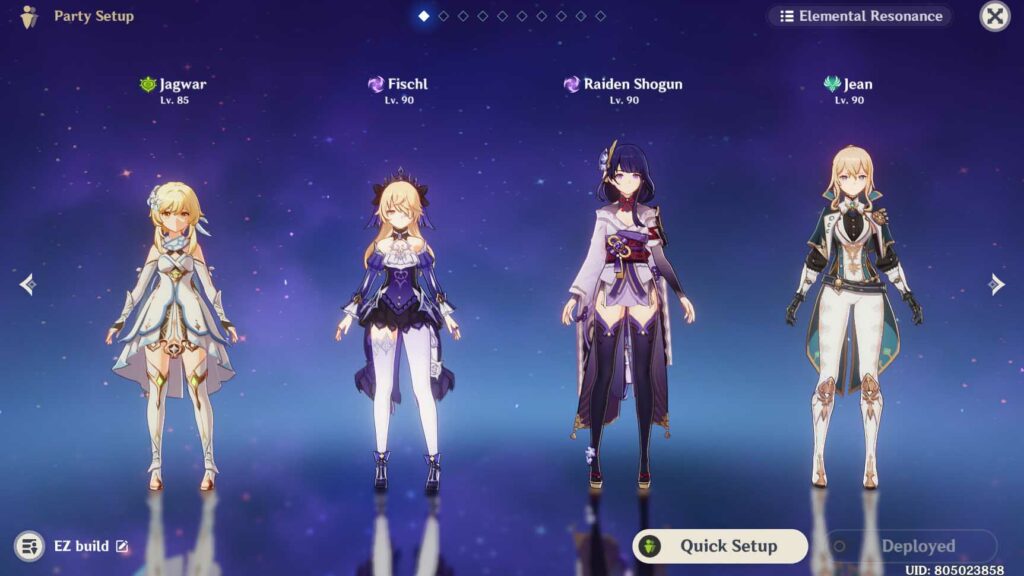The height and width of the screenshot is (576, 1024).
Task: Close the Party Setup screen
Action: pyautogui.click(x=993, y=16)
